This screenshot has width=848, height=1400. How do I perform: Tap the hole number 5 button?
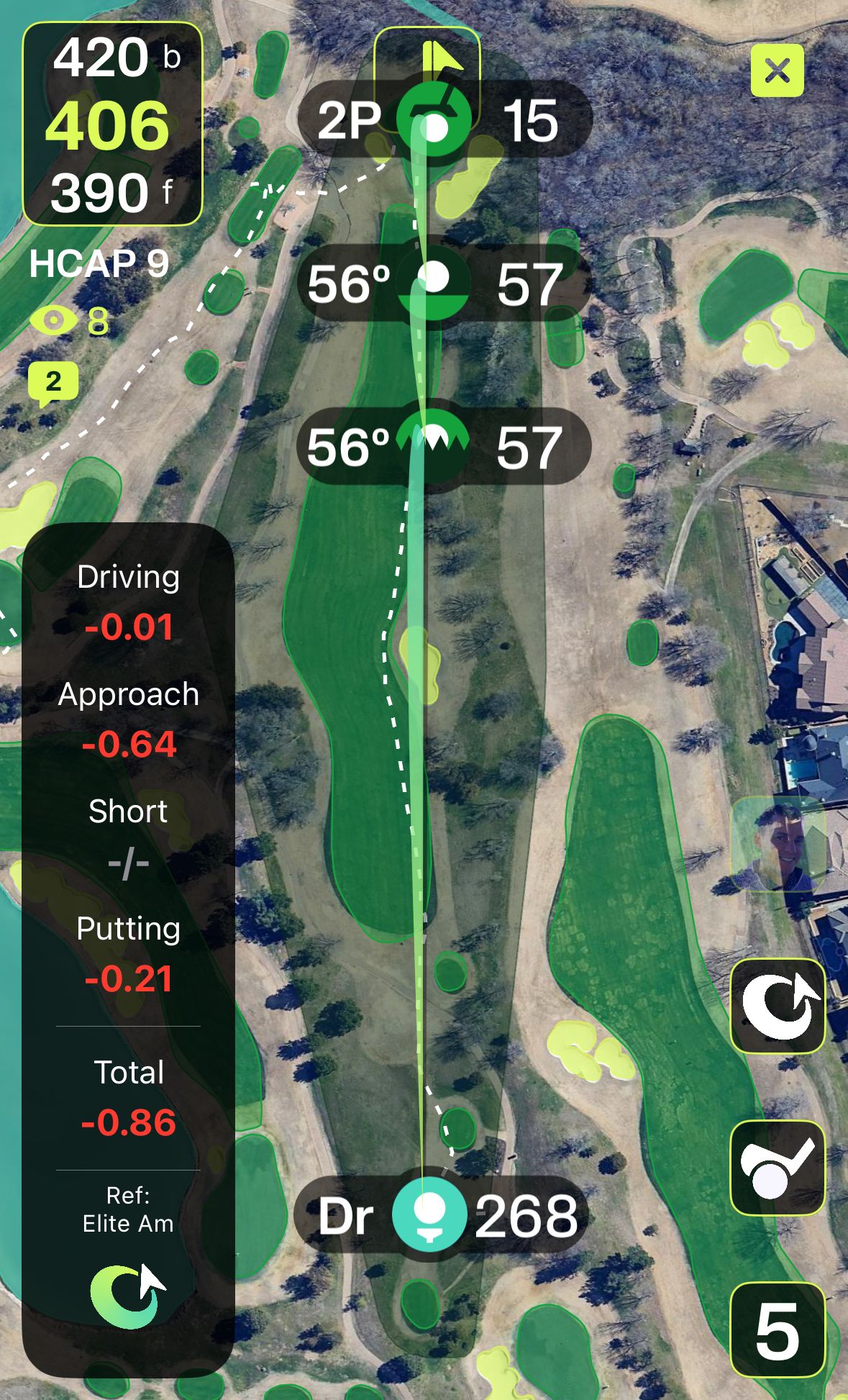(x=777, y=1330)
